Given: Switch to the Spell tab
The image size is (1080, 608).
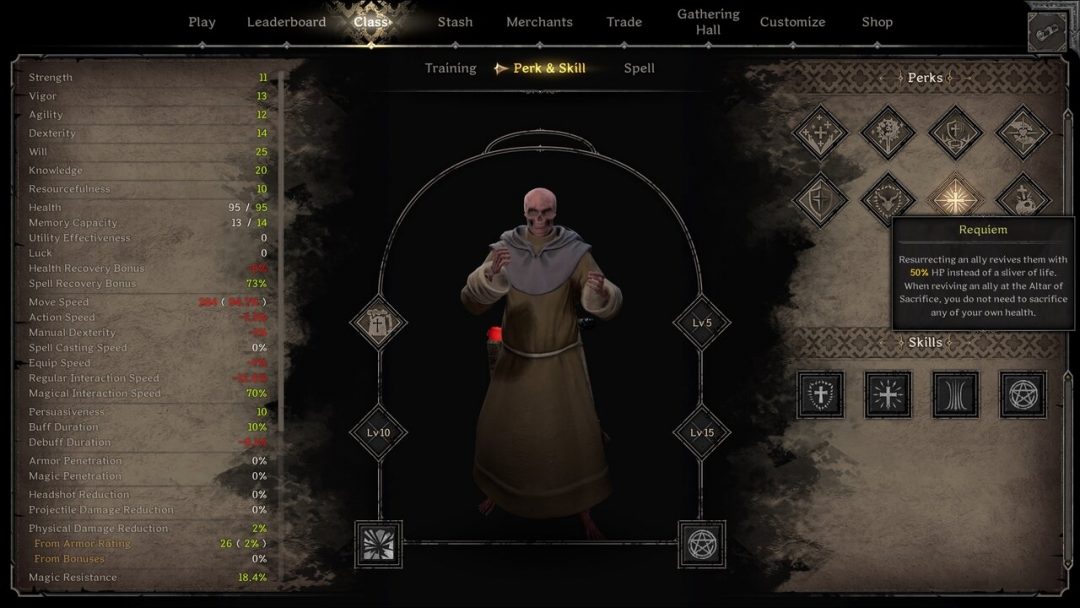Looking at the screenshot, I should tap(639, 68).
